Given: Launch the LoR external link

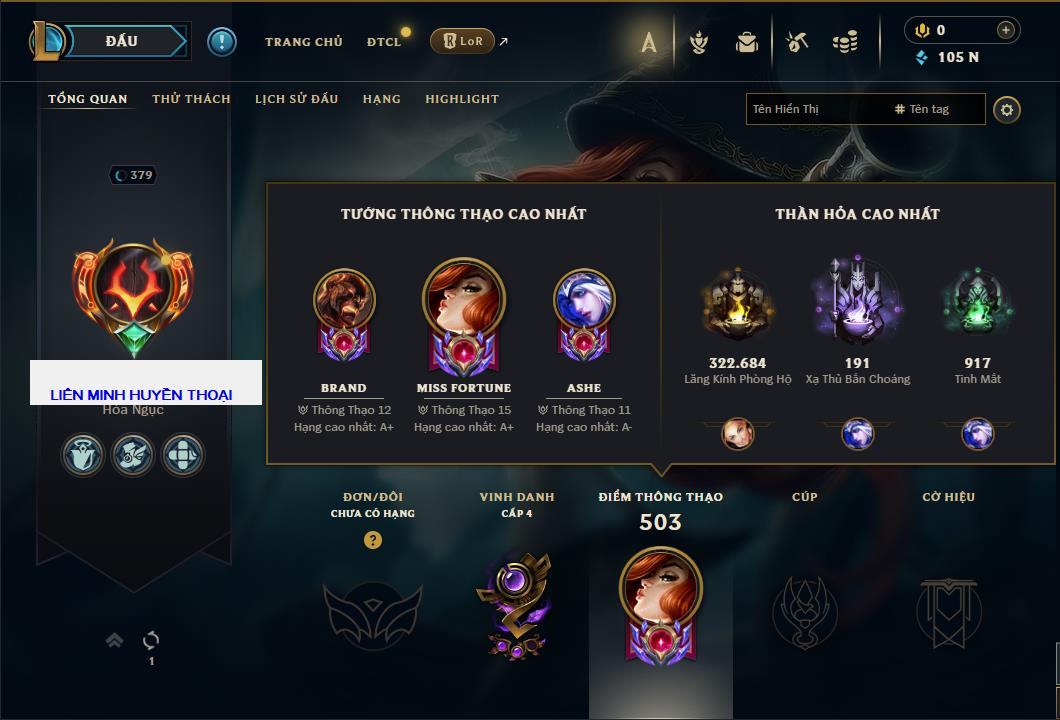Looking at the screenshot, I should [462, 42].
